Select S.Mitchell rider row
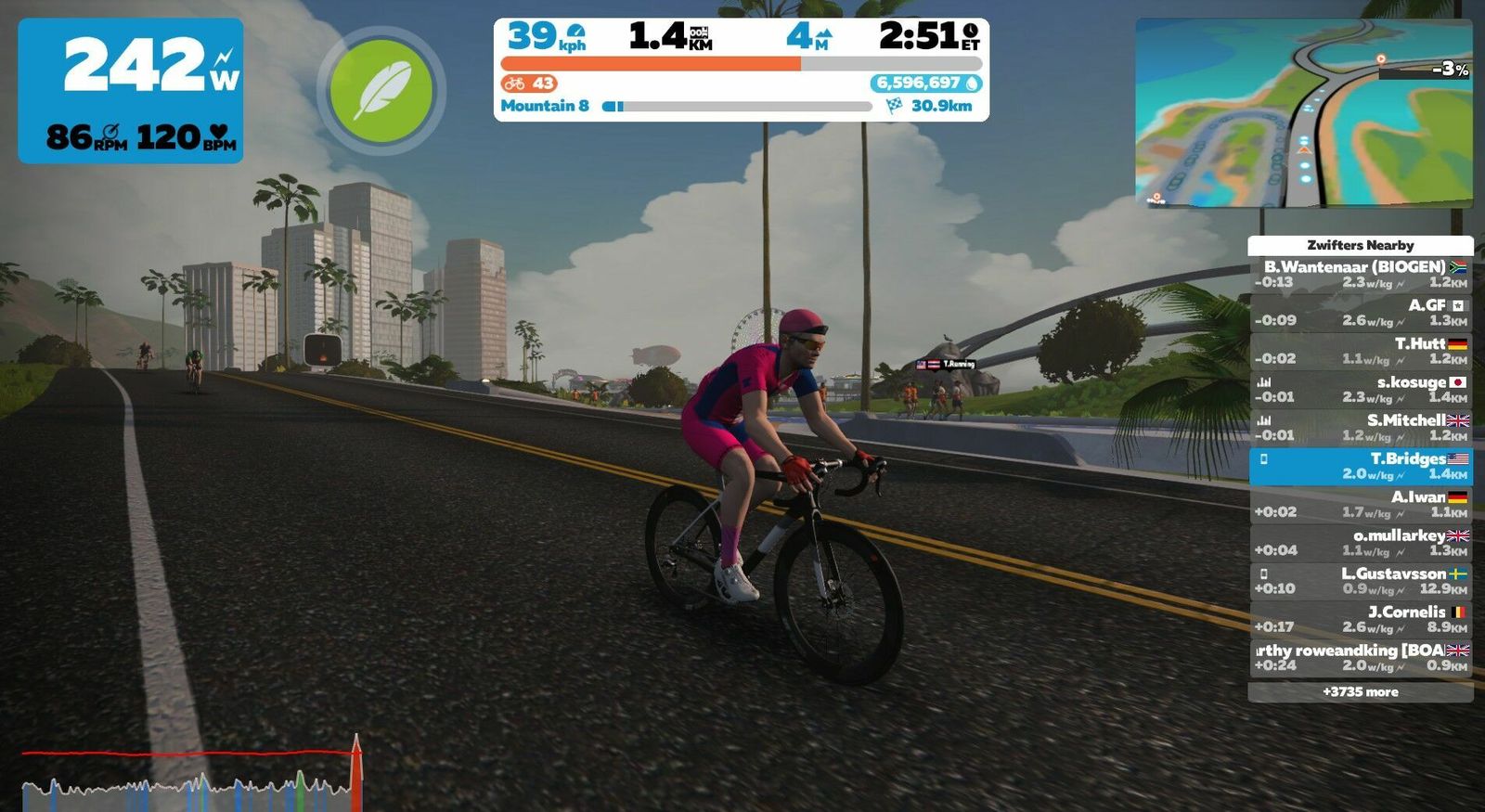Image resolution: width=1485 pixels, height=812 pixels. tap(1360, 428)
